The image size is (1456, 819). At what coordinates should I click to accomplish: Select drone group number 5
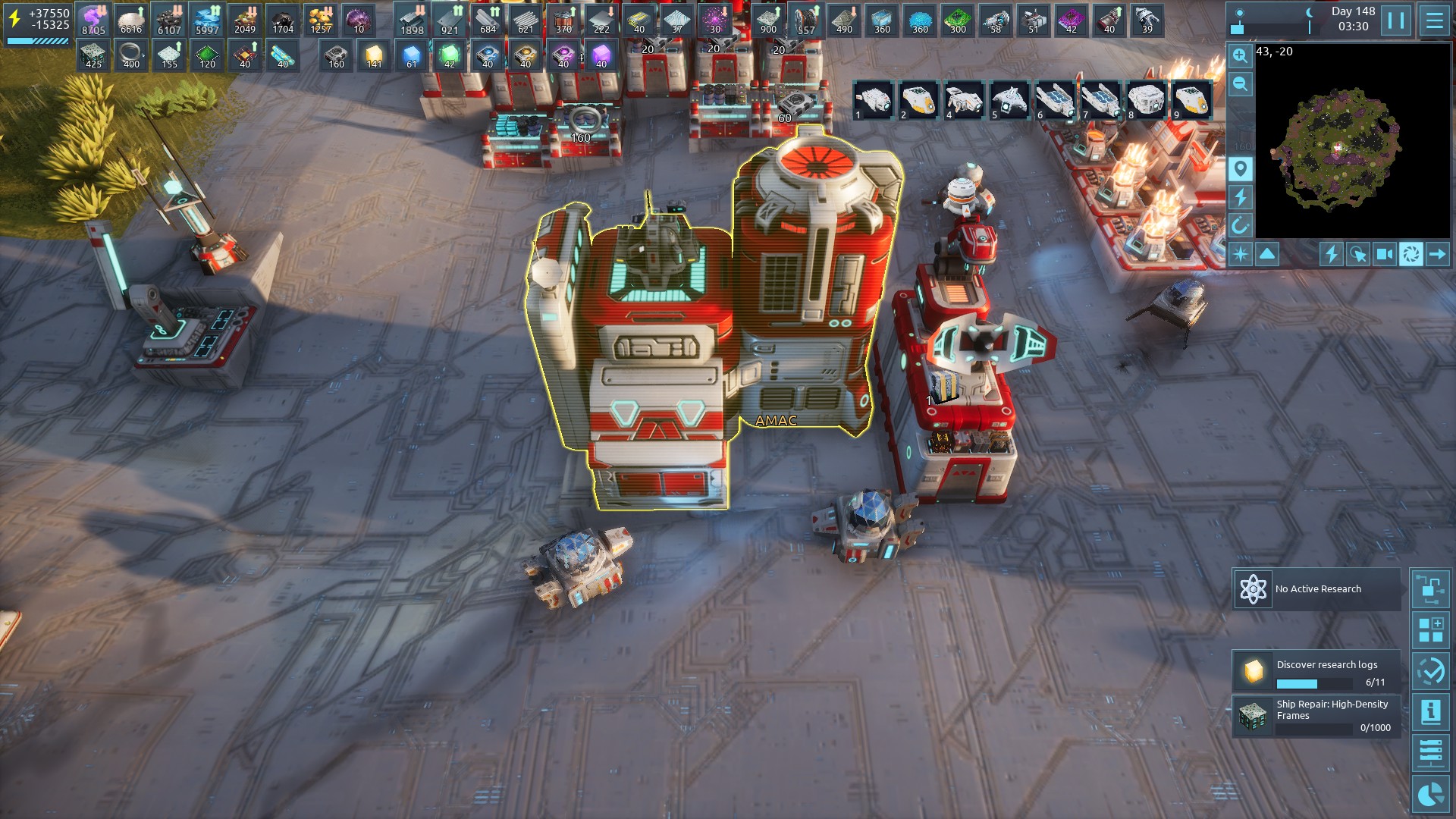pos(1009,100)
